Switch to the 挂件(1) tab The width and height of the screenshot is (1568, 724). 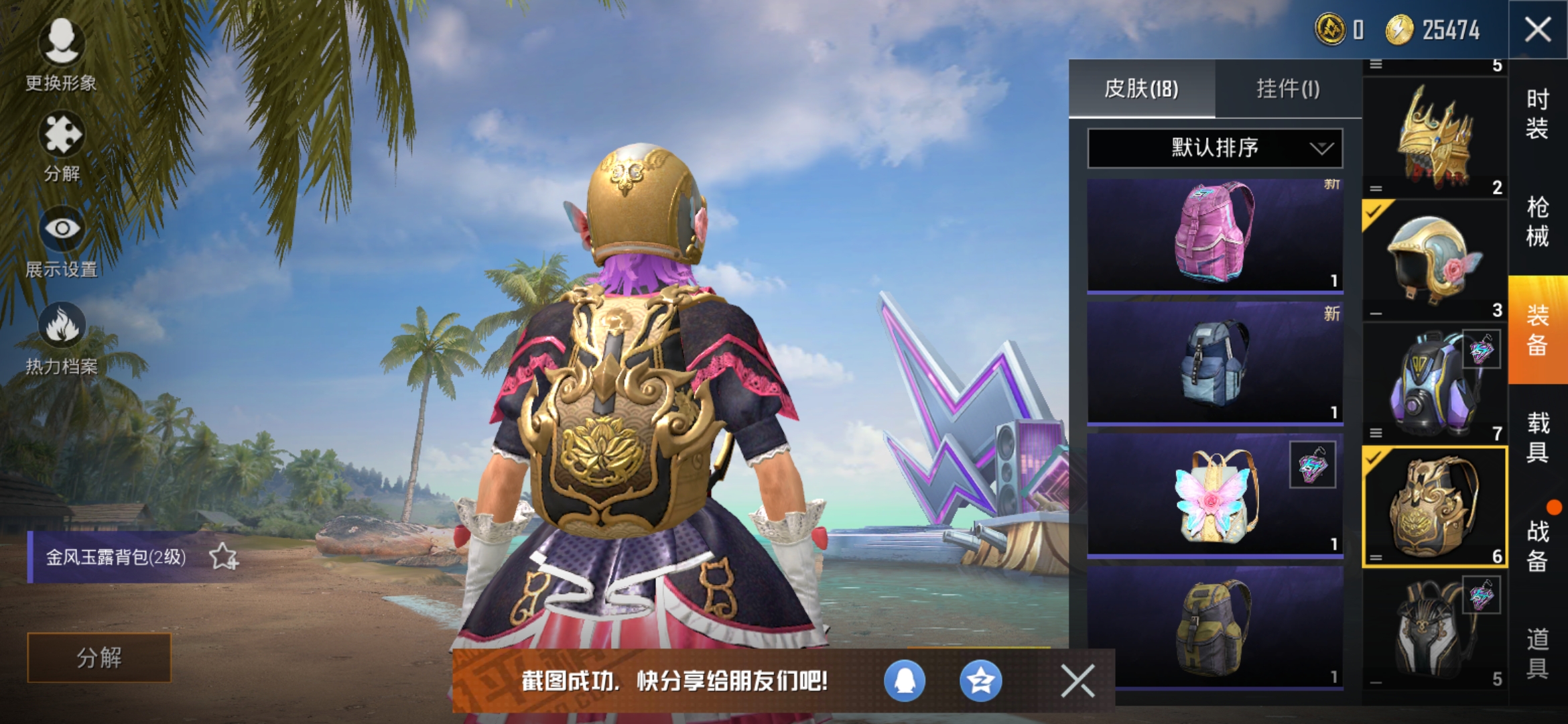1287,88
